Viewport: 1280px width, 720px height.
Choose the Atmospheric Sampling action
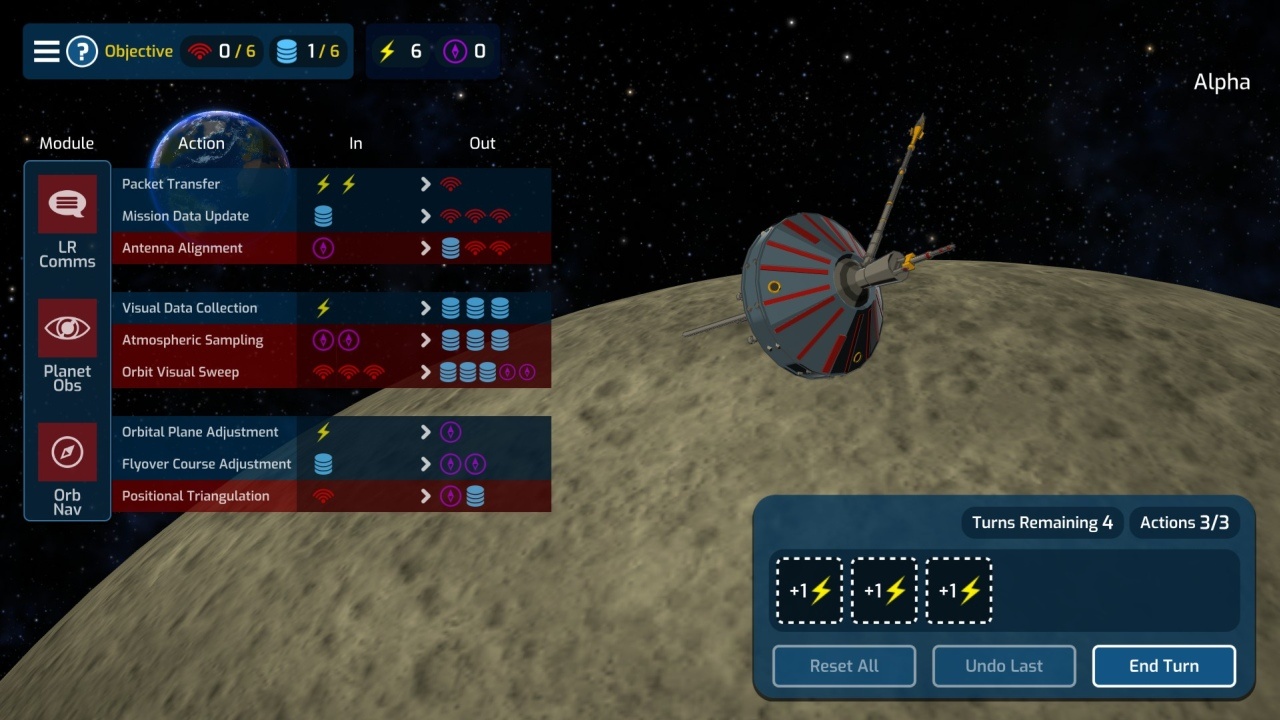pyautogui.click(x=192, y=340)
